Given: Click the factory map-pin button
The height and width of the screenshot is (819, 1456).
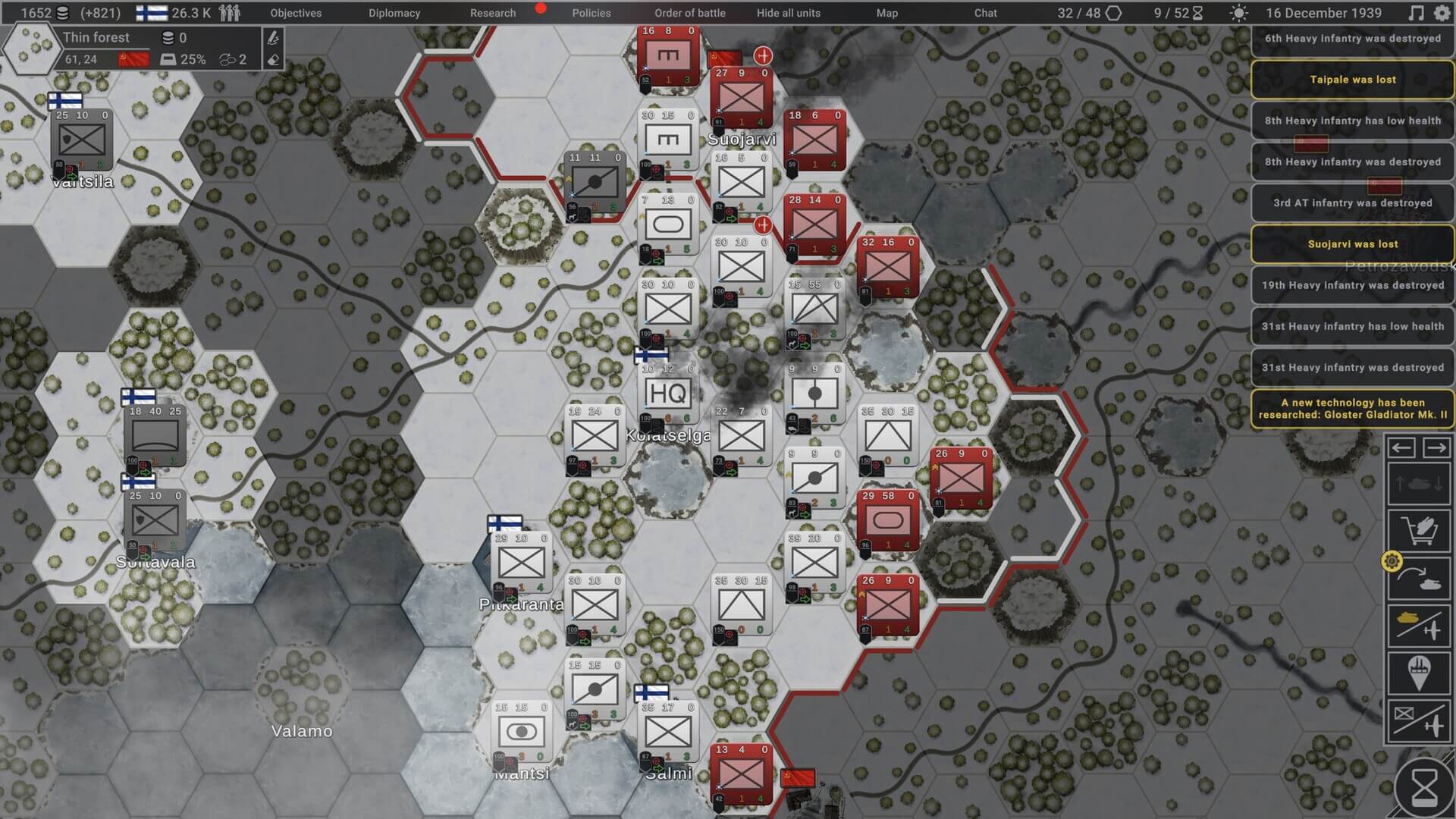Looking at the screenshot, I should pos(1418,673).
